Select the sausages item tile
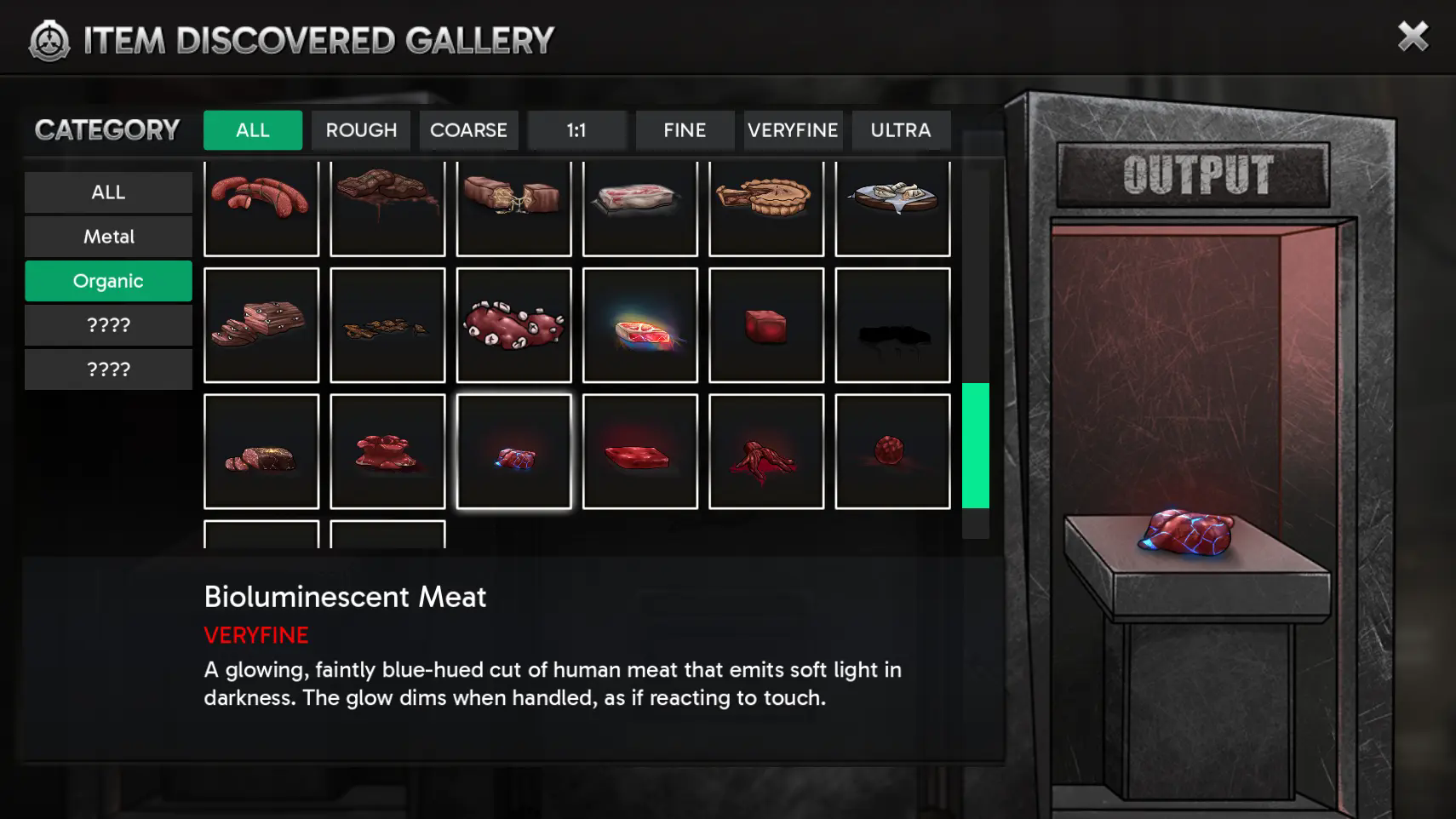1456x819 pixels. (261, 207)
